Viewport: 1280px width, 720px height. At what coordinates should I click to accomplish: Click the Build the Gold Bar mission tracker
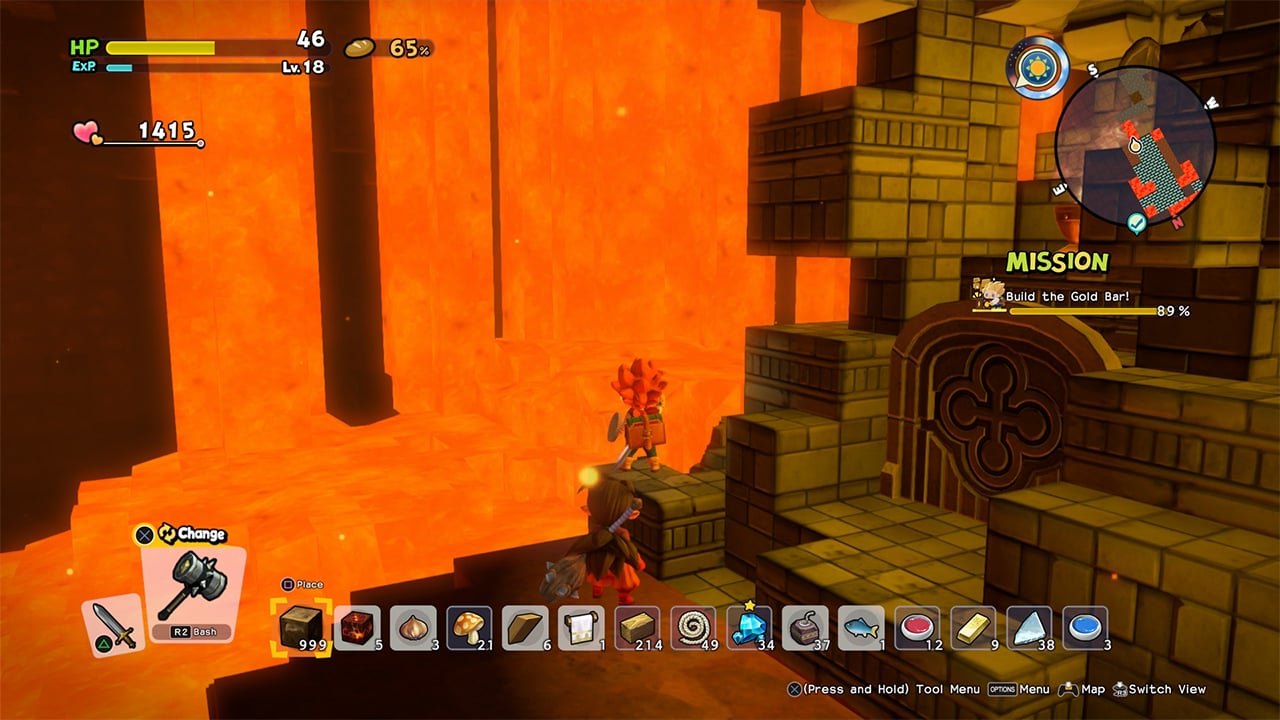[1080, 297]
